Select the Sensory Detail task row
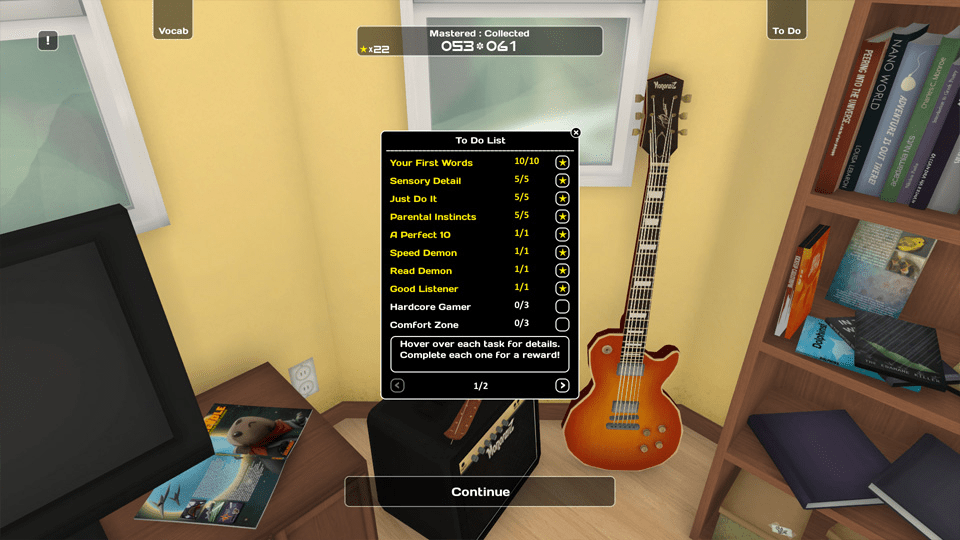This screenshot has height=540, width=960. [425, 181]
